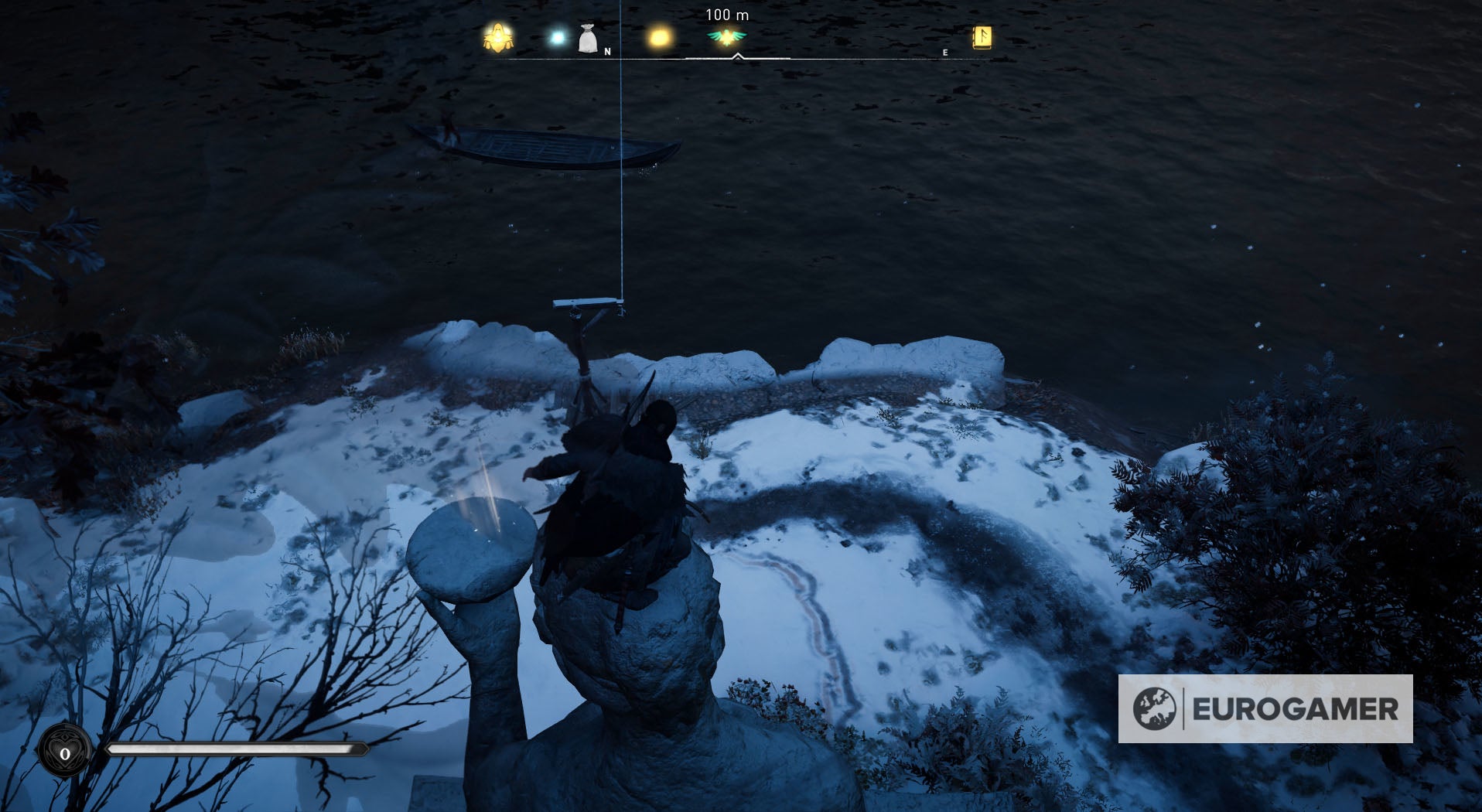Click the N compass direction letter

click(608, 53)
